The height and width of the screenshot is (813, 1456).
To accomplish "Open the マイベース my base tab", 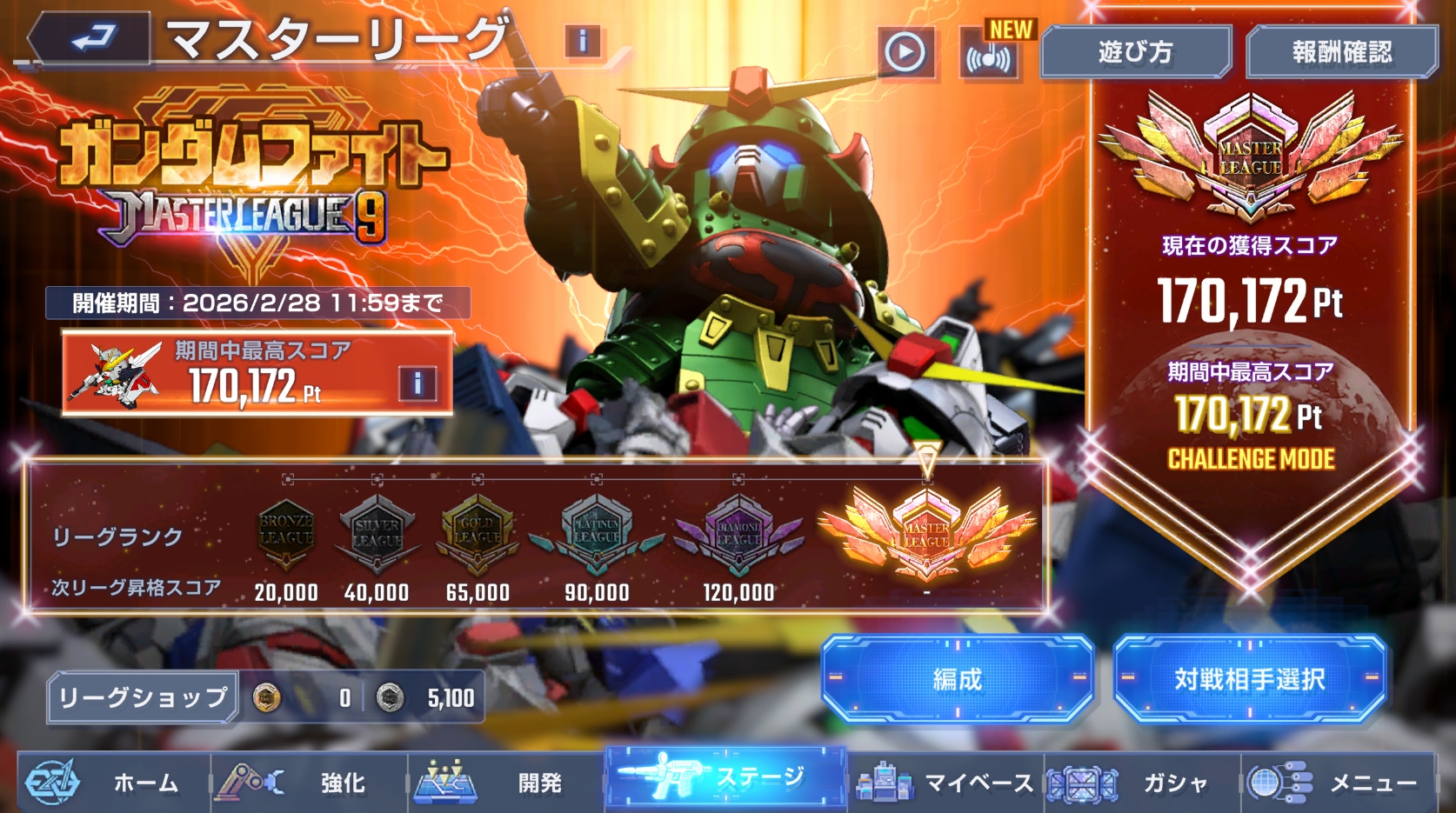I will click(945, 783).
